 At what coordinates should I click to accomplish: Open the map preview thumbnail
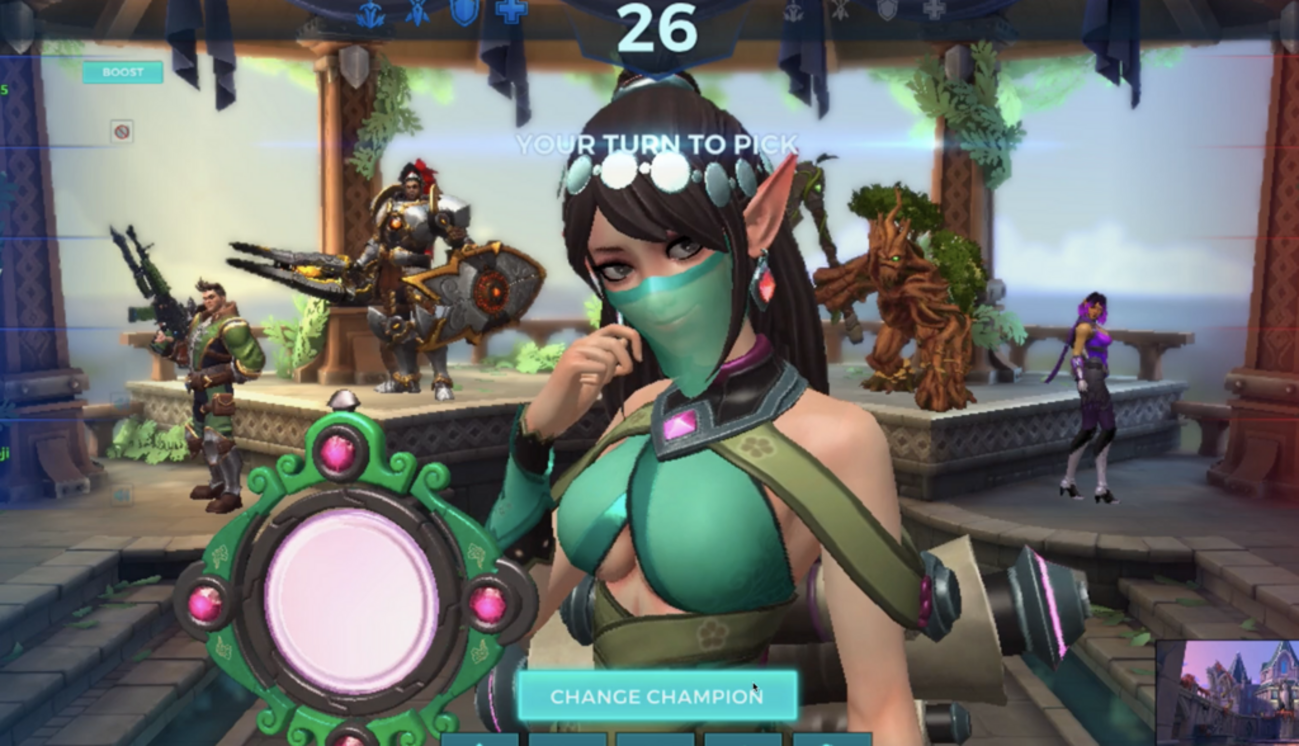pyautogui.click(x=1227, y=692)
